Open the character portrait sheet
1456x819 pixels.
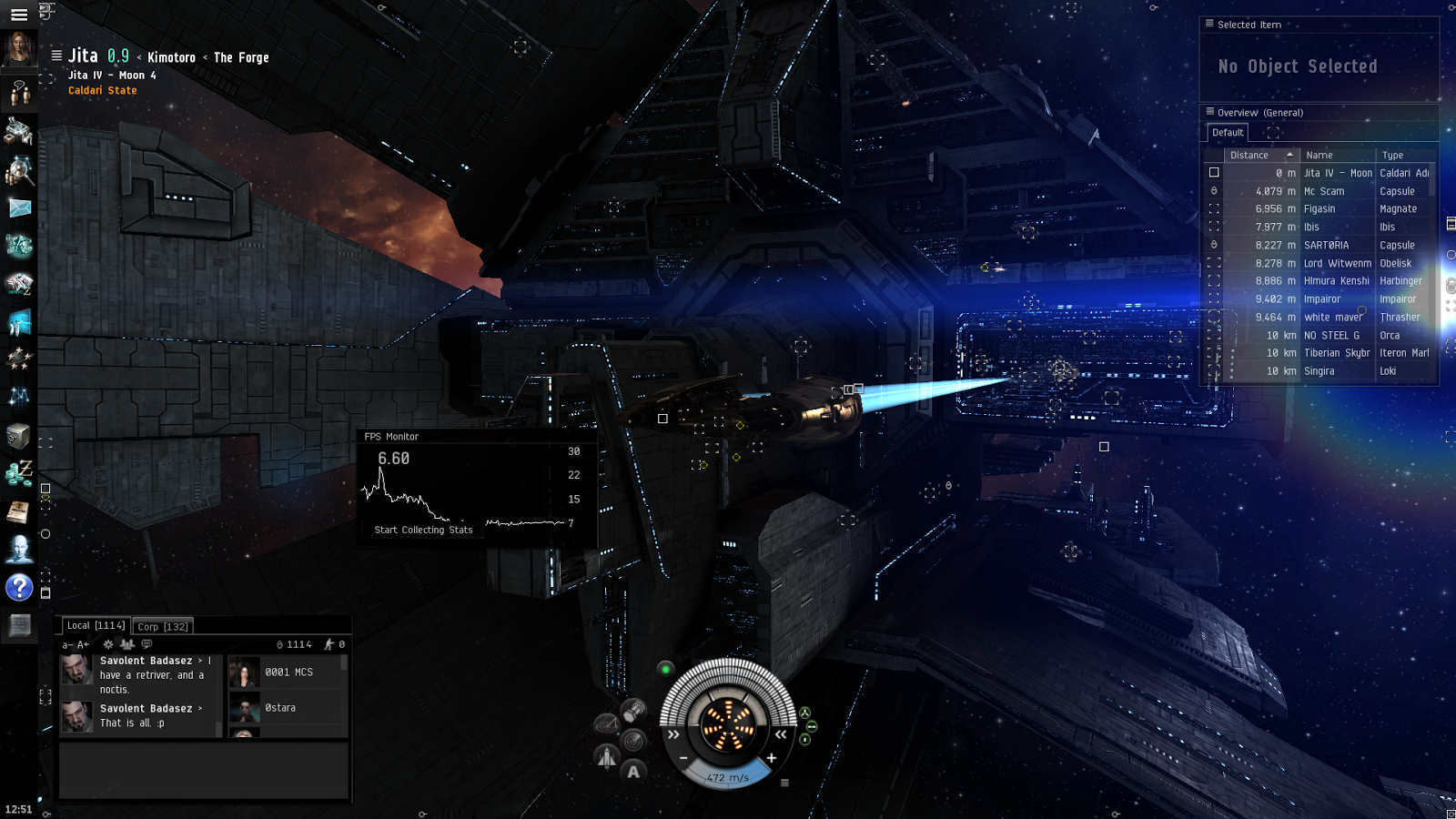click(x=19, y=48)
